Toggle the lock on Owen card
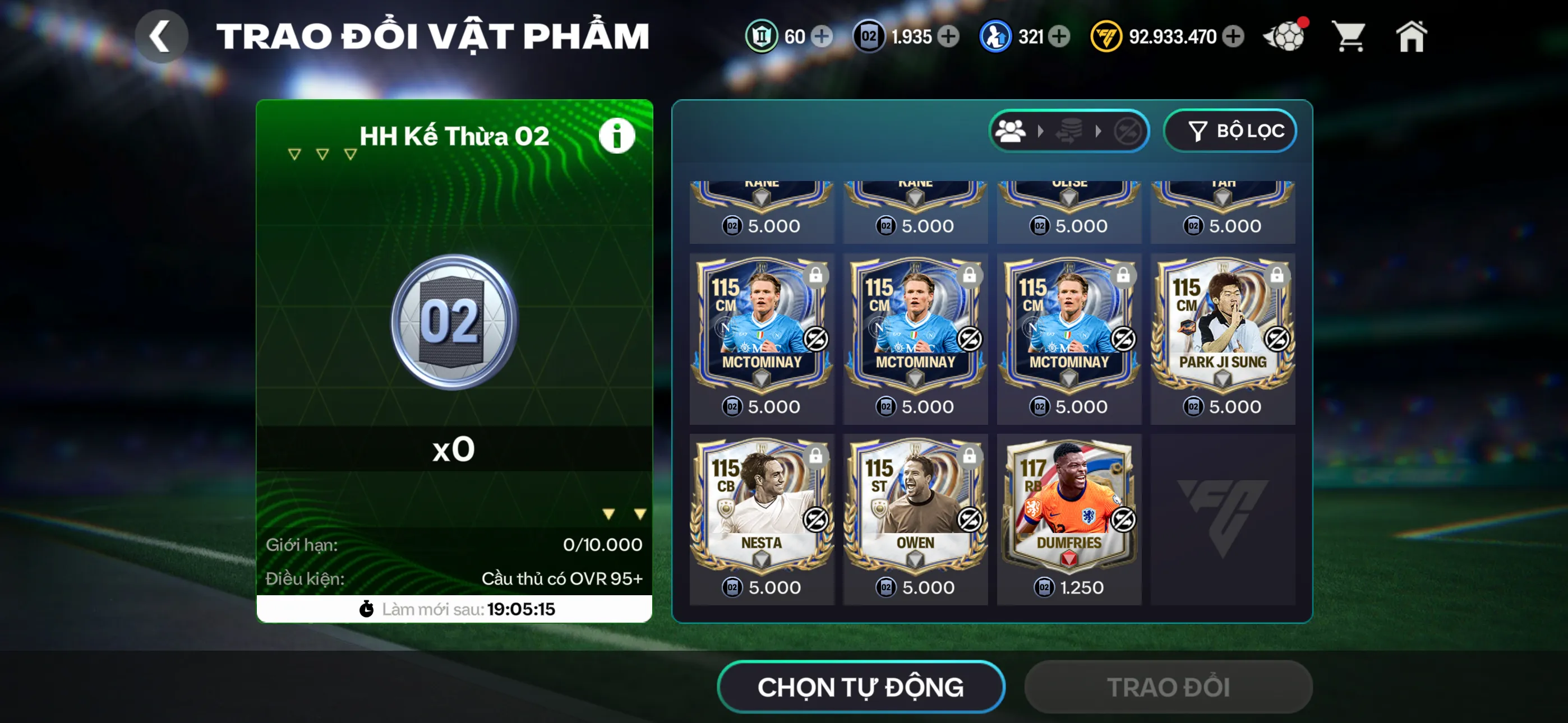Screen dimensions: 1568x723 (970, 457)
